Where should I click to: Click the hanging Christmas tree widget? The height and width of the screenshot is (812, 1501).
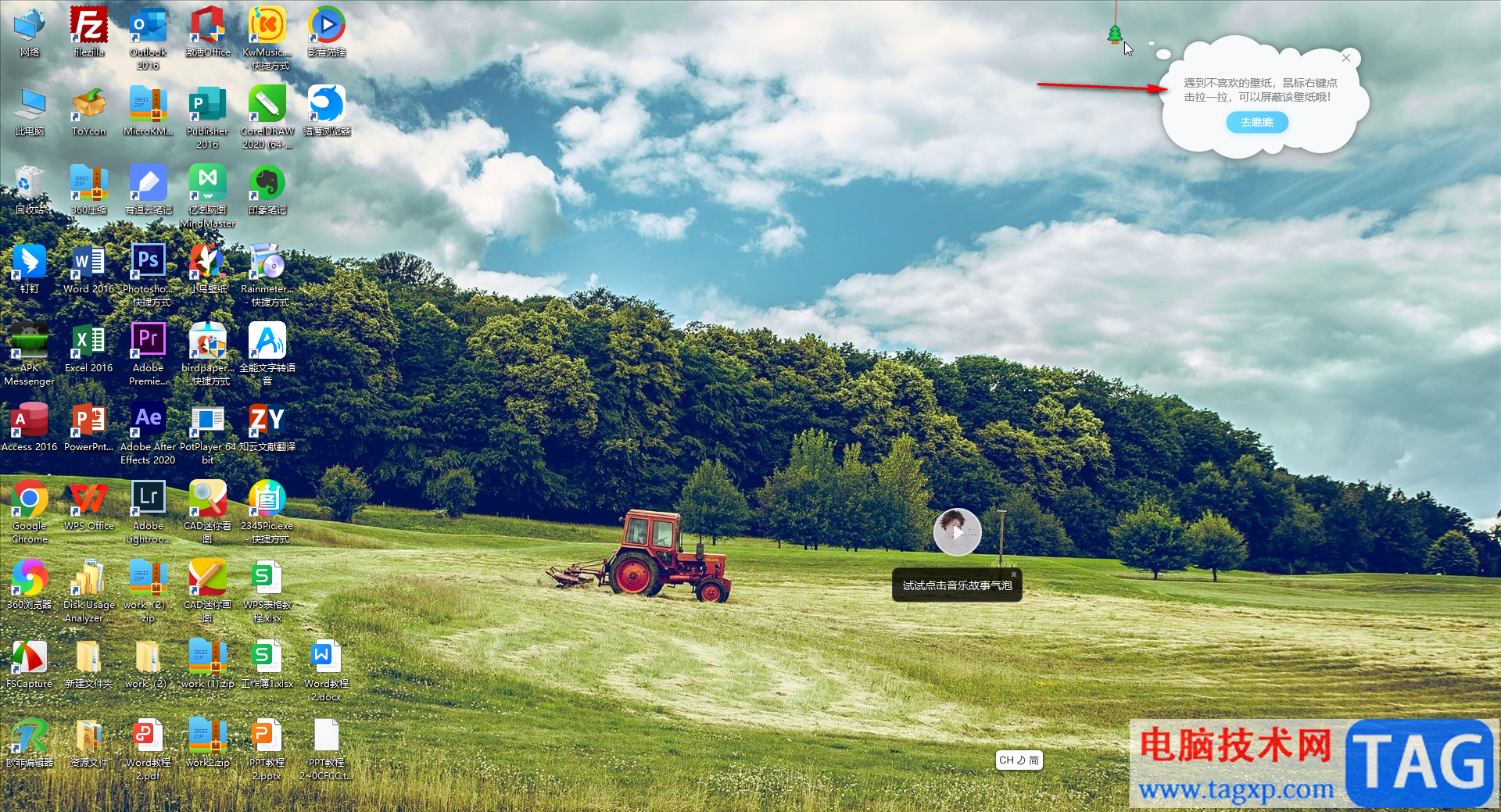pos(1115,34)
